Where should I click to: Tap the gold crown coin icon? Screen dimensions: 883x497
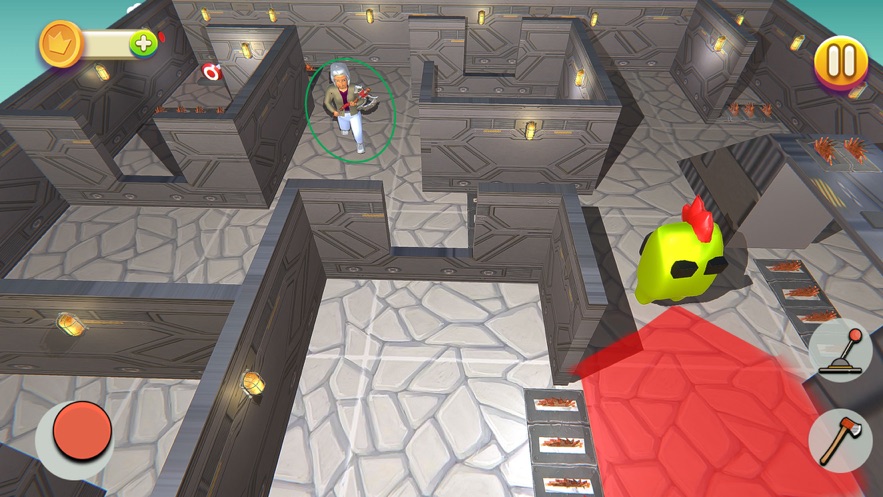[60, 44]
